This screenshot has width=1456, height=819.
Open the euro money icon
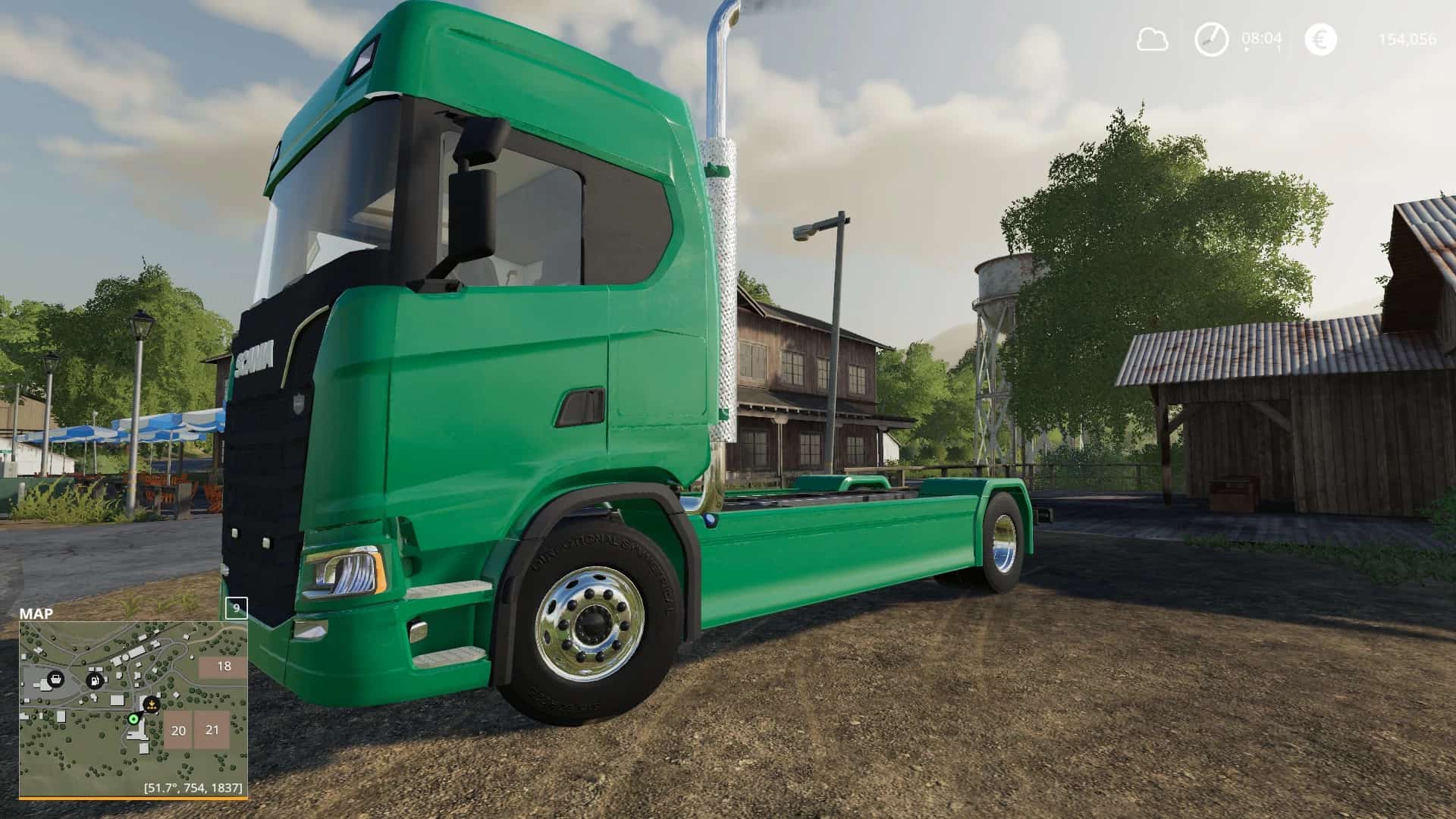click(1320, 39)
